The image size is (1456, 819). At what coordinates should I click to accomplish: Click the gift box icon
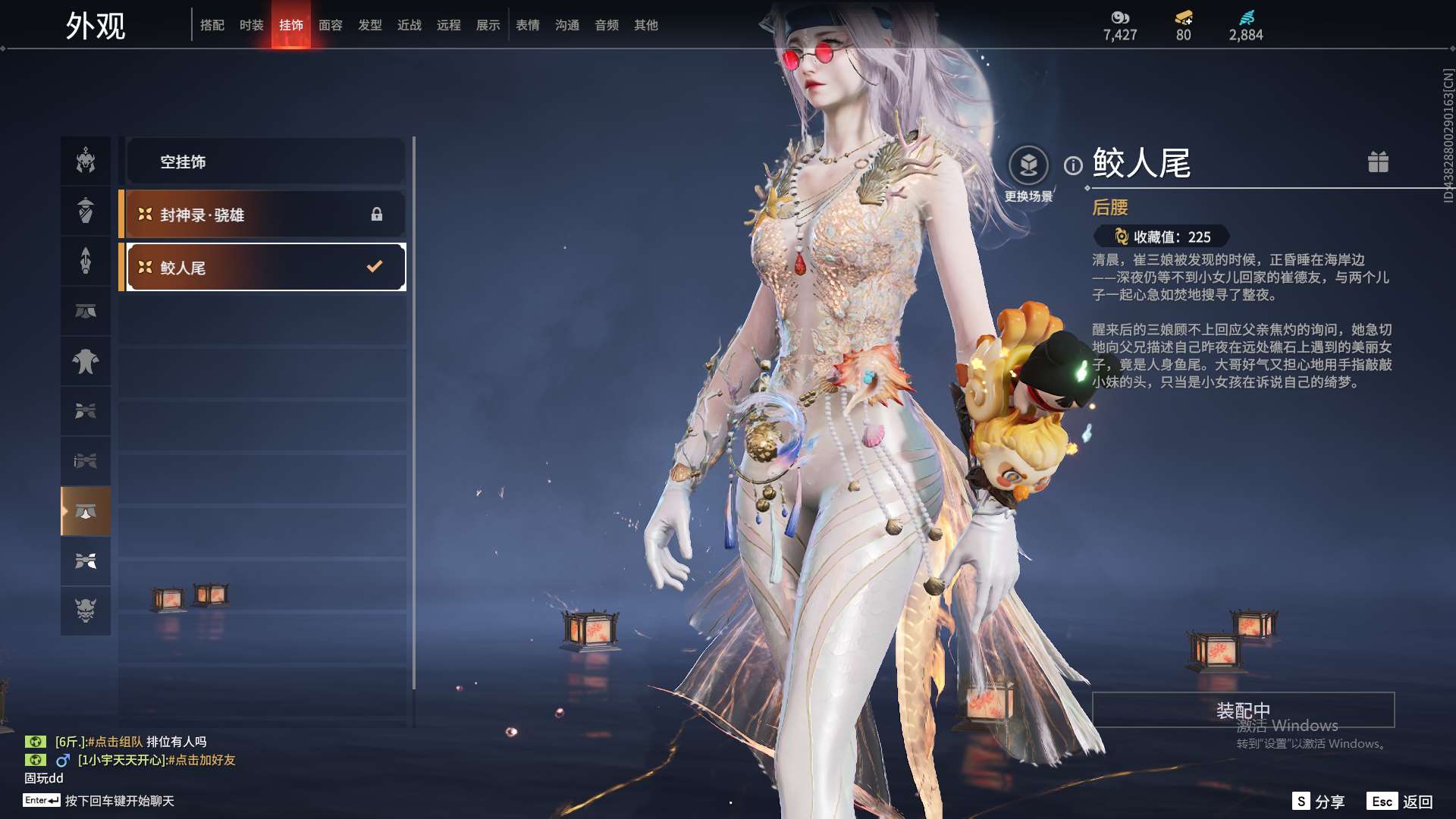tap(1378, 162)
